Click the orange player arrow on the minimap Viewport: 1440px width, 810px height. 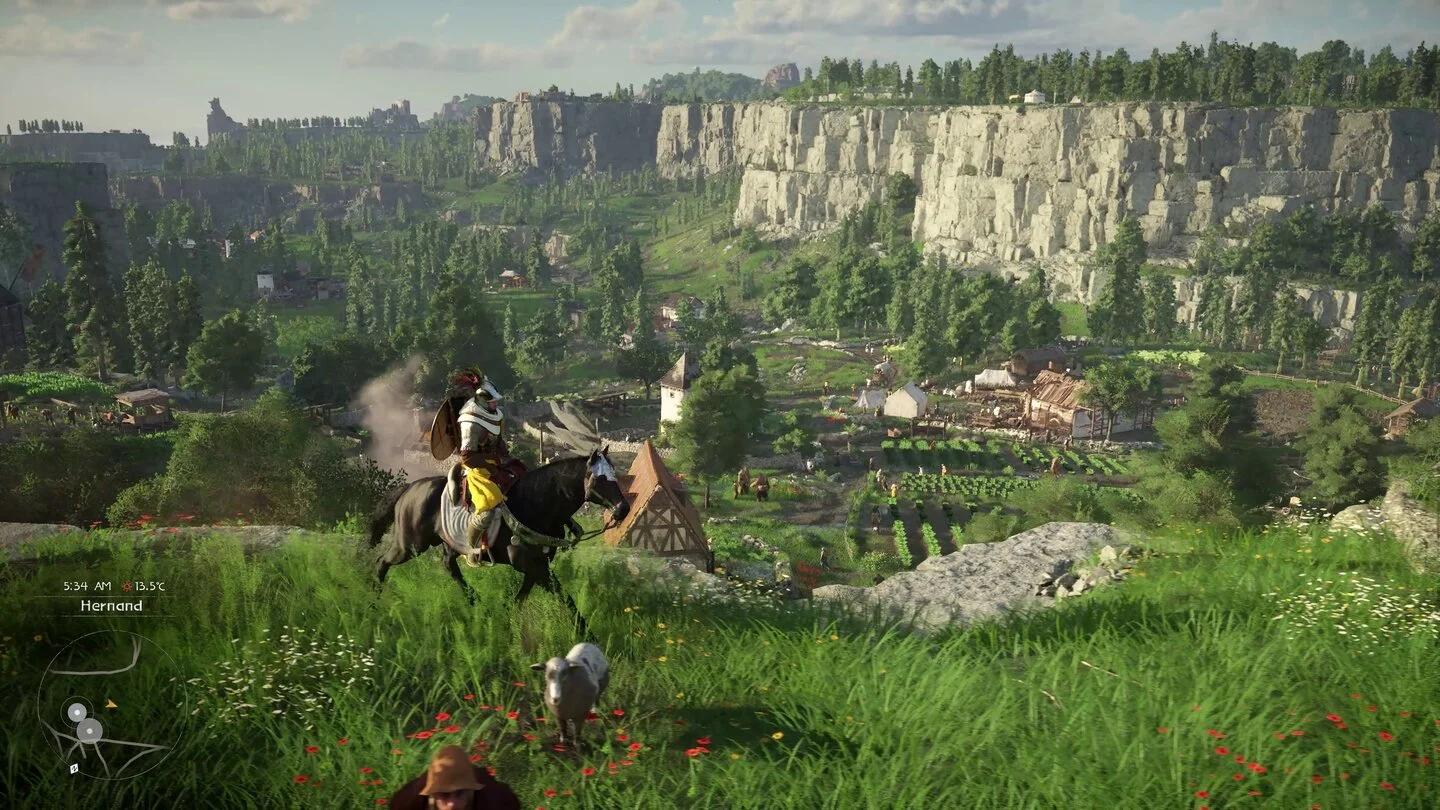(110, 704)
